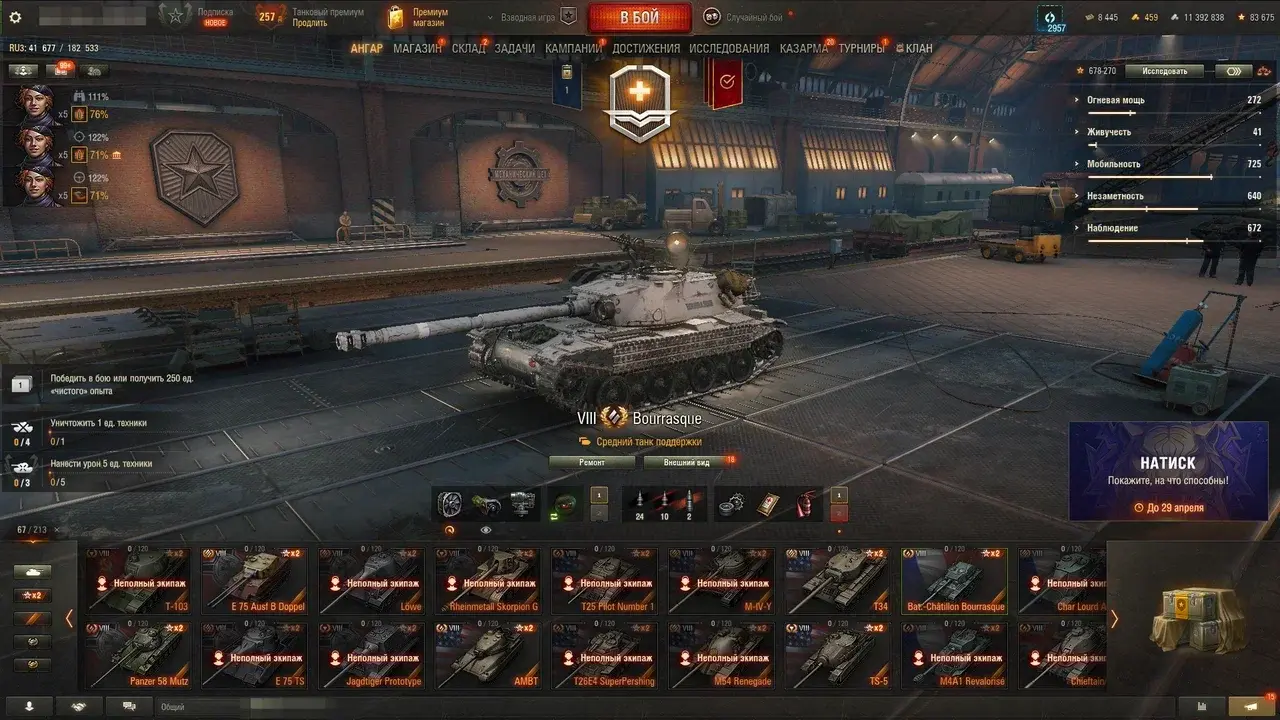
Task: Open the settings gear icon
Action: click(15, 17)
